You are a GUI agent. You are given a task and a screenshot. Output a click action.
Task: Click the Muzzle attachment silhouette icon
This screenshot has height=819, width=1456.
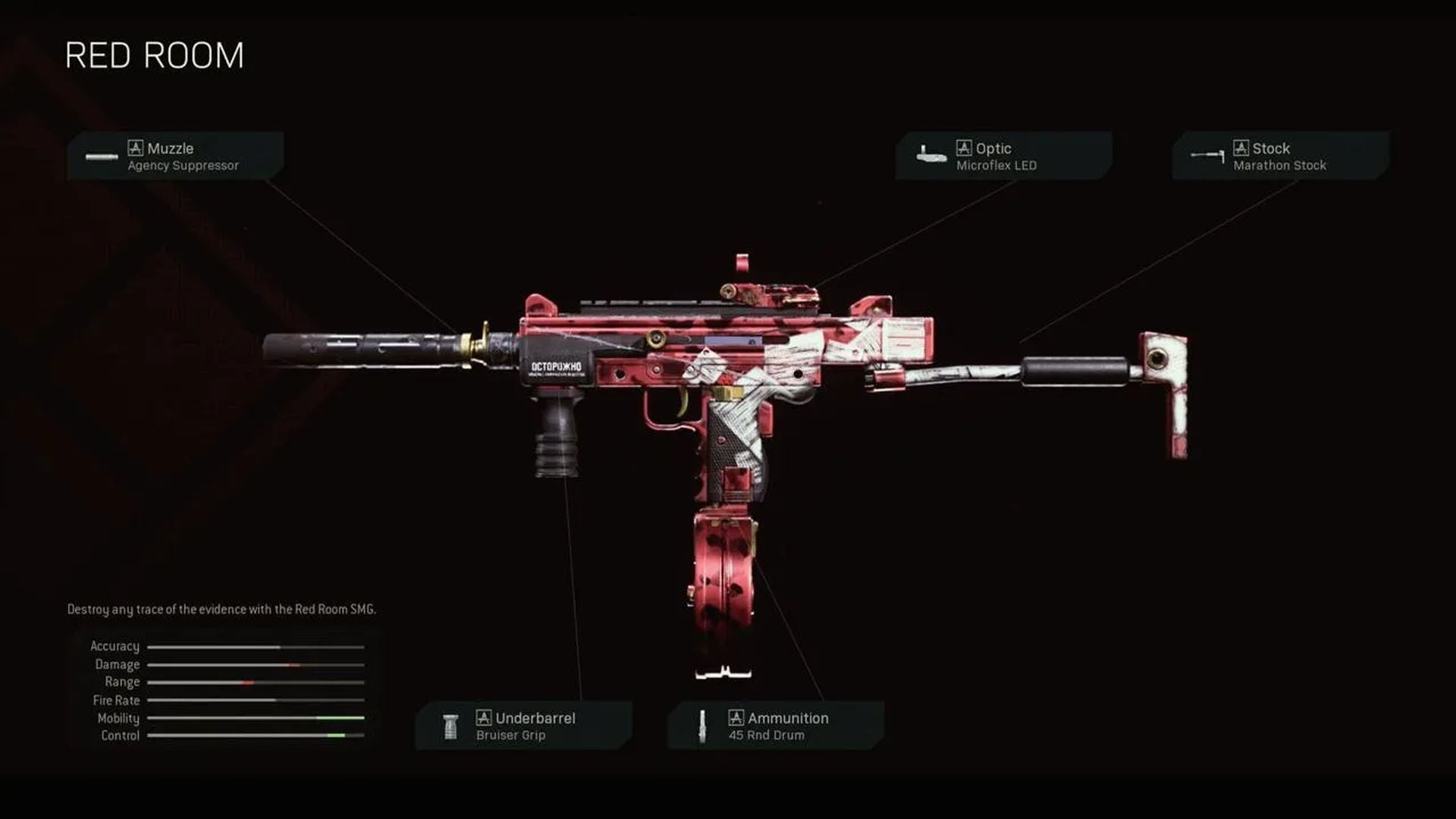(x=99, y=156)
